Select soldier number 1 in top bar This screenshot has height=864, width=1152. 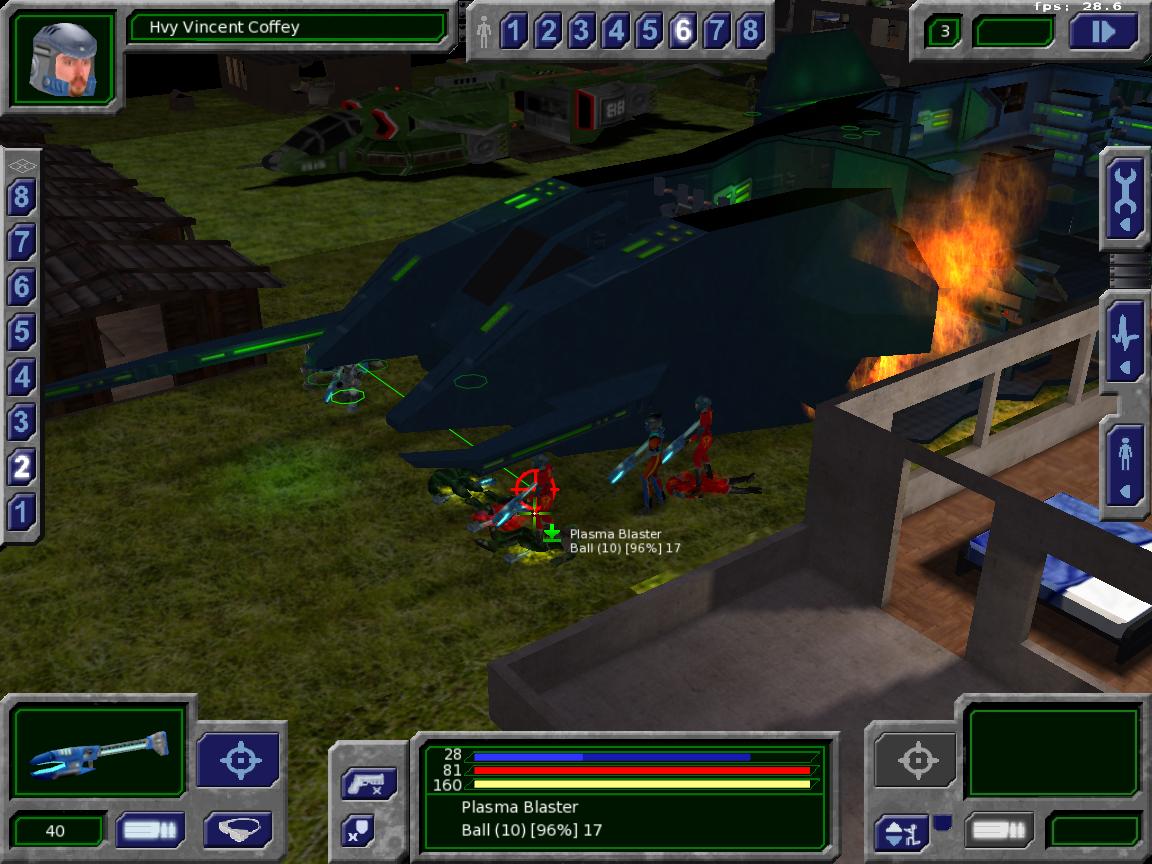pos(514,32)
